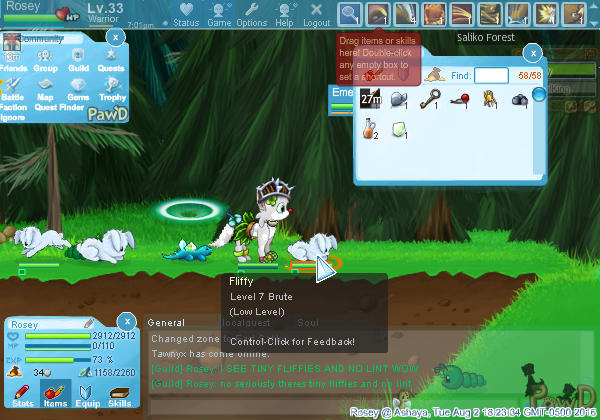Open the Help menu
Image resolution: width=600 pixels, height=420 pixels.
pos(284,15)
